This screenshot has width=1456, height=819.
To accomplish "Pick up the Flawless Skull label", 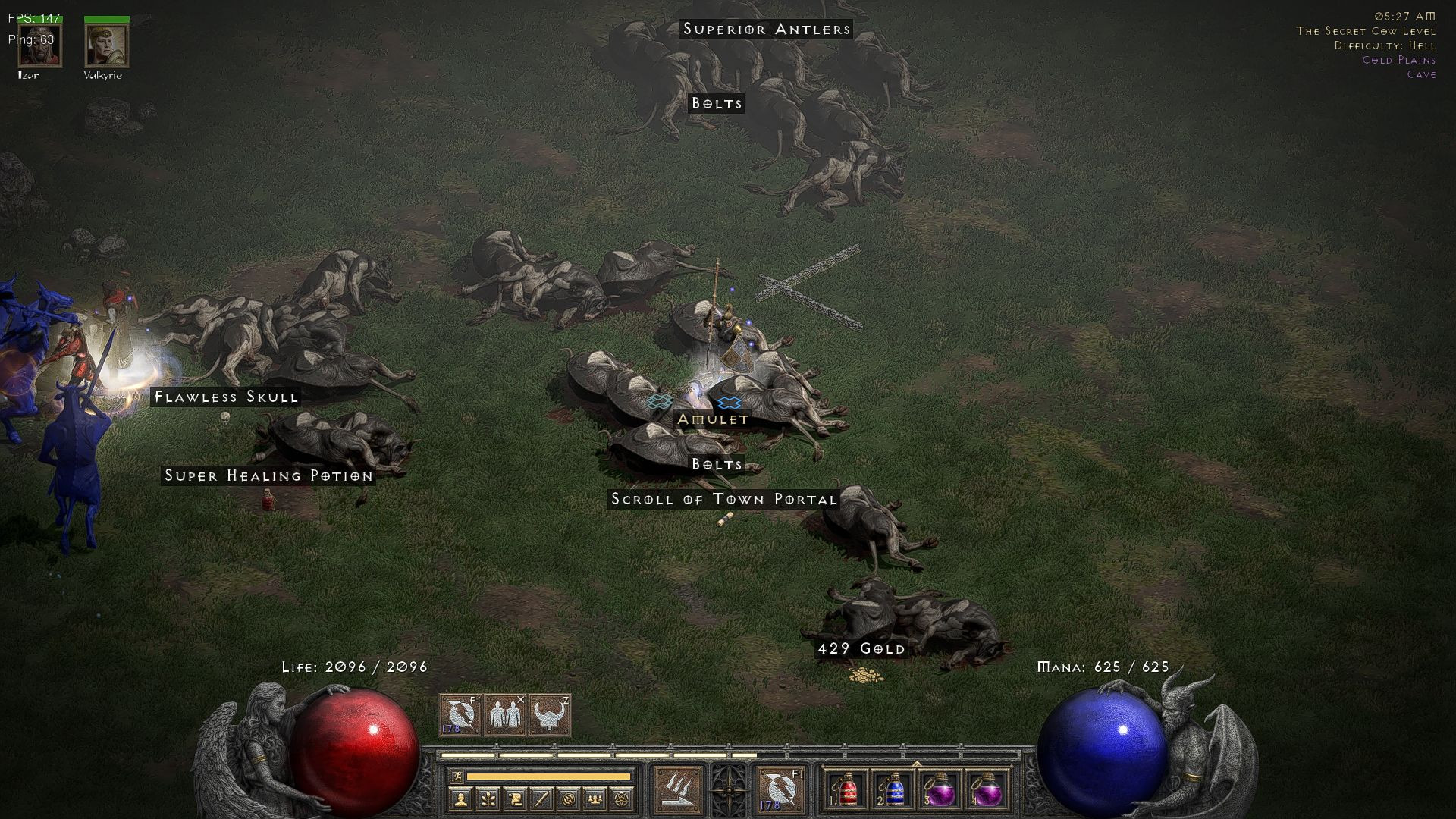I will tap(226, 397).
